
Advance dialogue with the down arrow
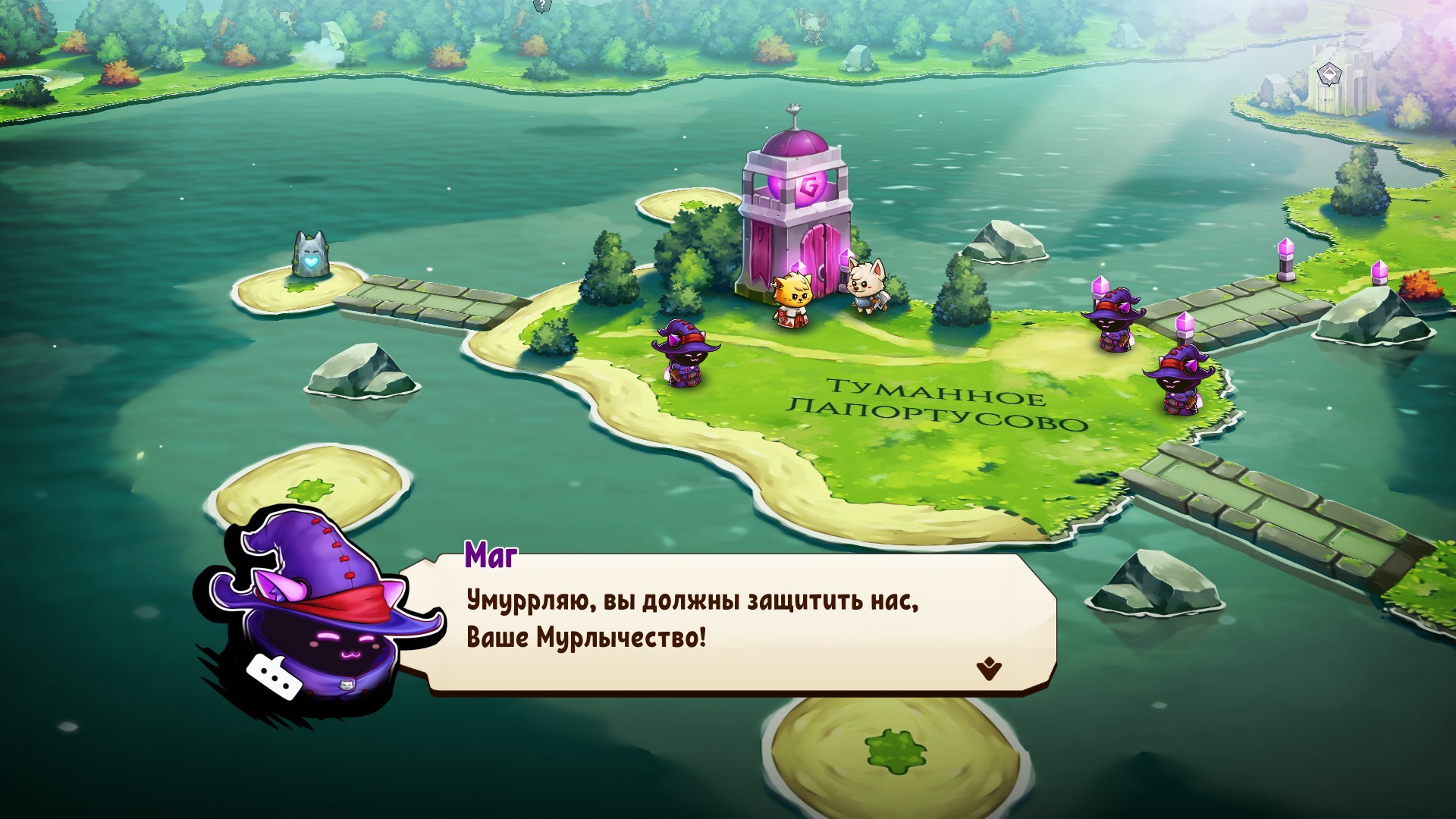click(x=989, y=669)
